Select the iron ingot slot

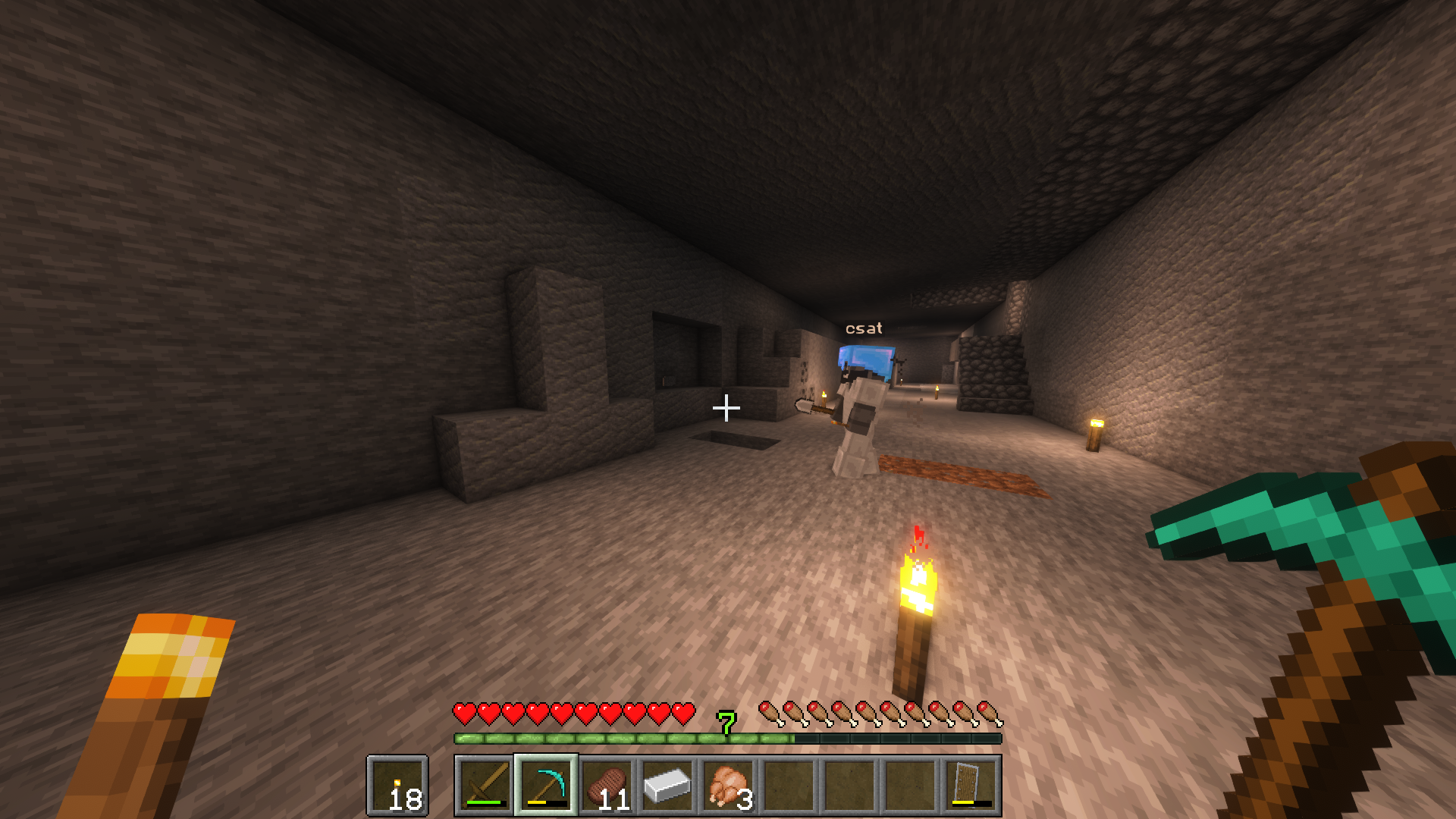coord(667,785)
